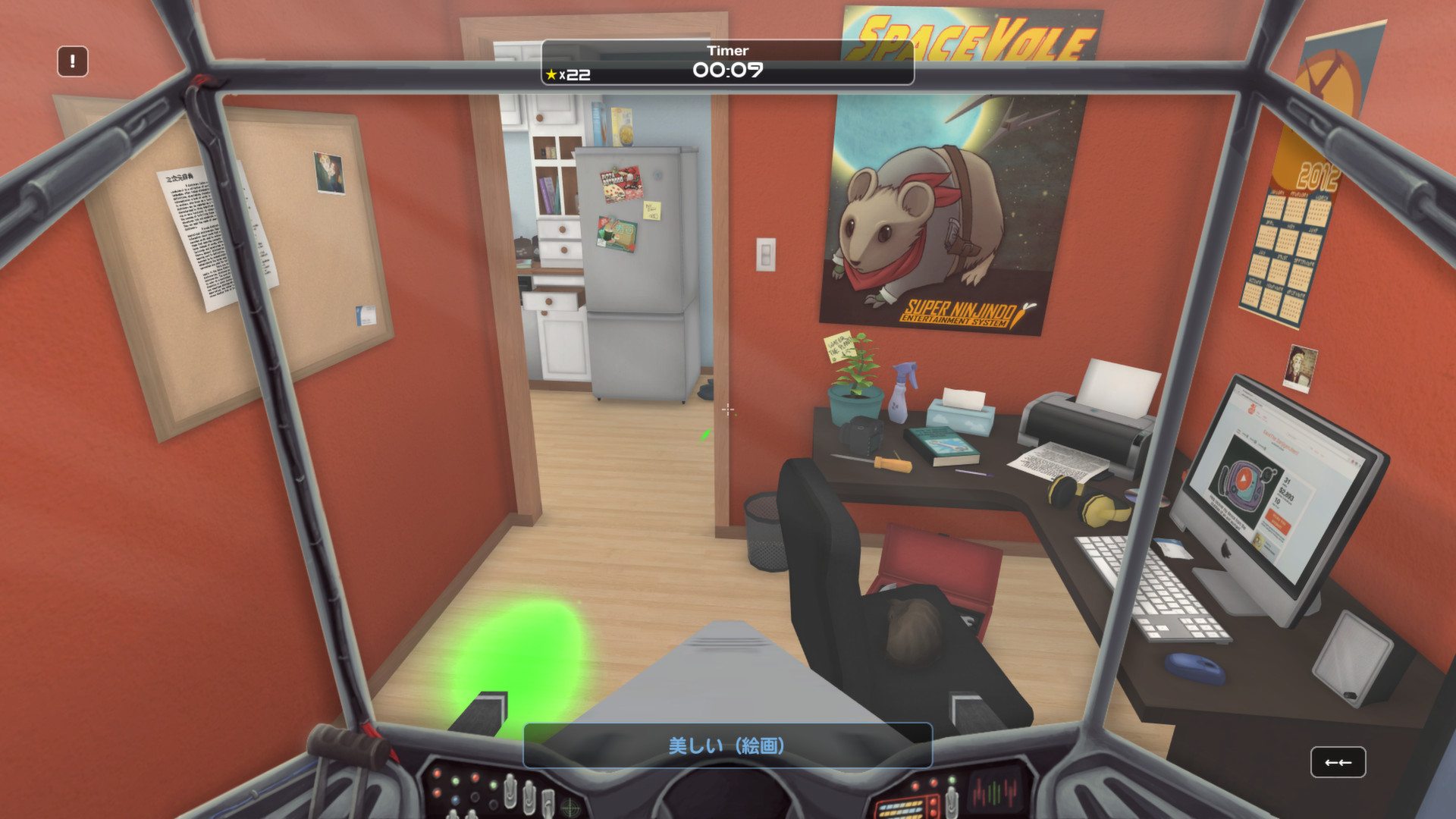Flip the lever switch on the right console
This screenshot has height=819, width=1456.
[x=951, y=805]
